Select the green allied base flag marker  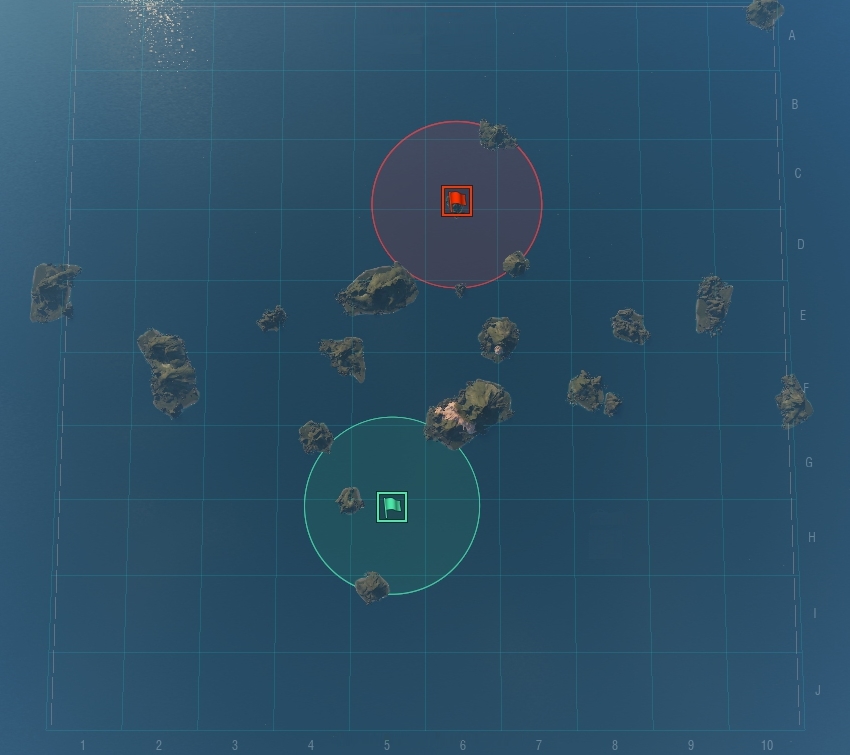392,507
